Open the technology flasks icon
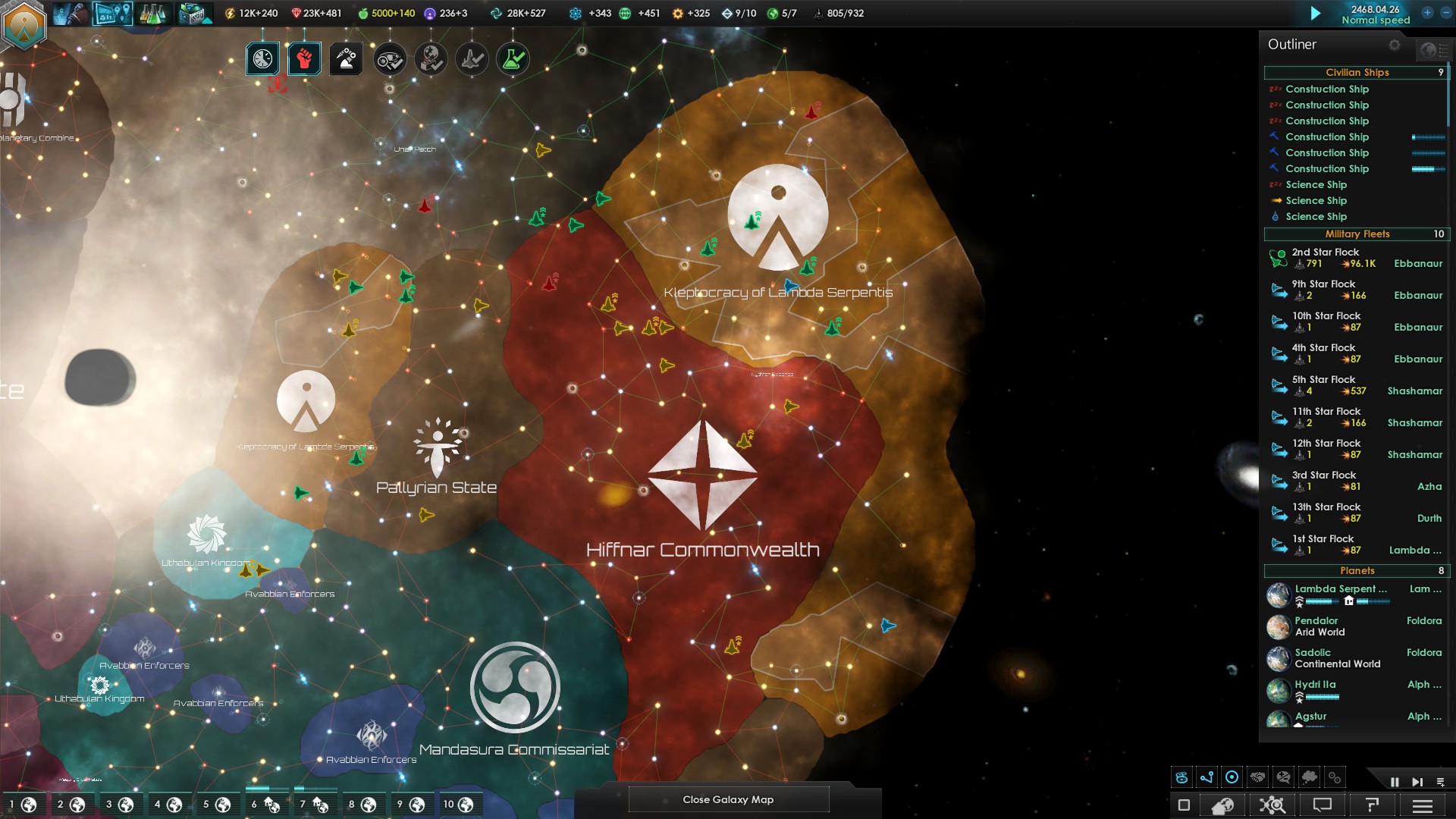Viewport: 1456px width, 819px height. coord(152,13)
